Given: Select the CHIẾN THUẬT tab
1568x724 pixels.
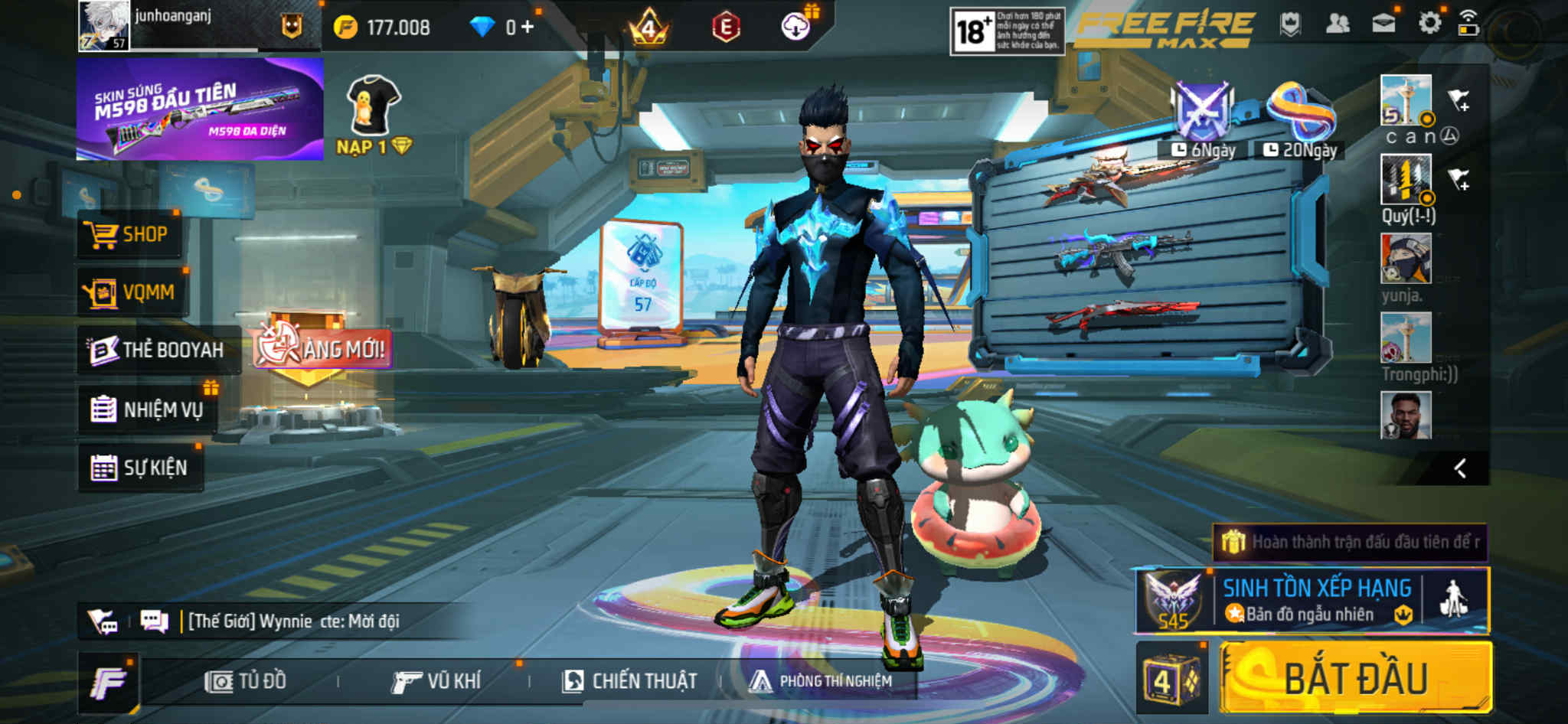Looking at the screenshot, I should 630,681.
